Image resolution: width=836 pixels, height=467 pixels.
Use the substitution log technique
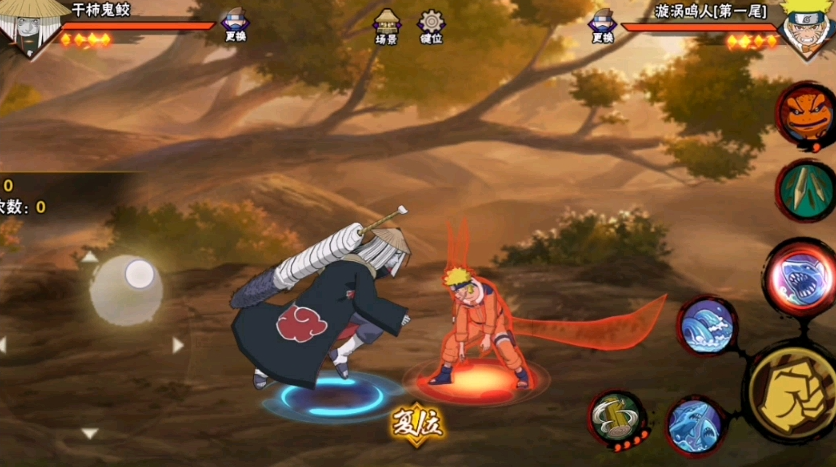click(x=617, y=419)
